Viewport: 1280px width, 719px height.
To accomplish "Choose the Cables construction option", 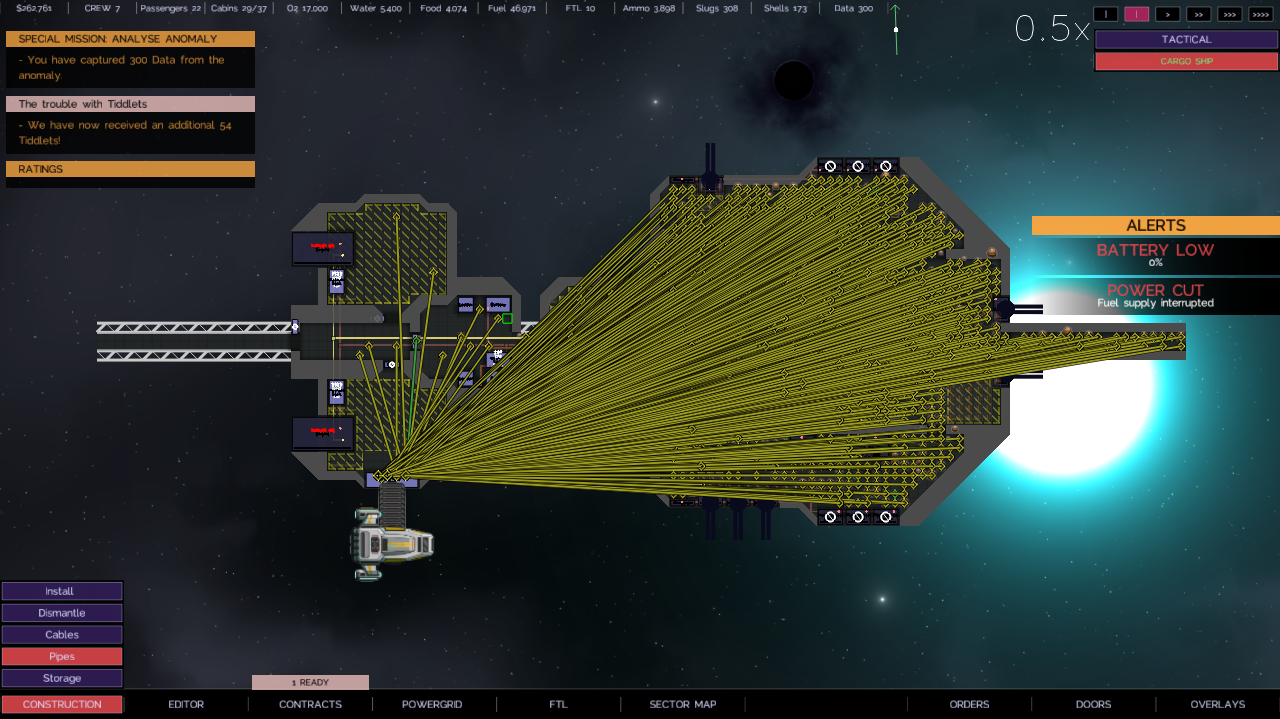I will point(61,635).
